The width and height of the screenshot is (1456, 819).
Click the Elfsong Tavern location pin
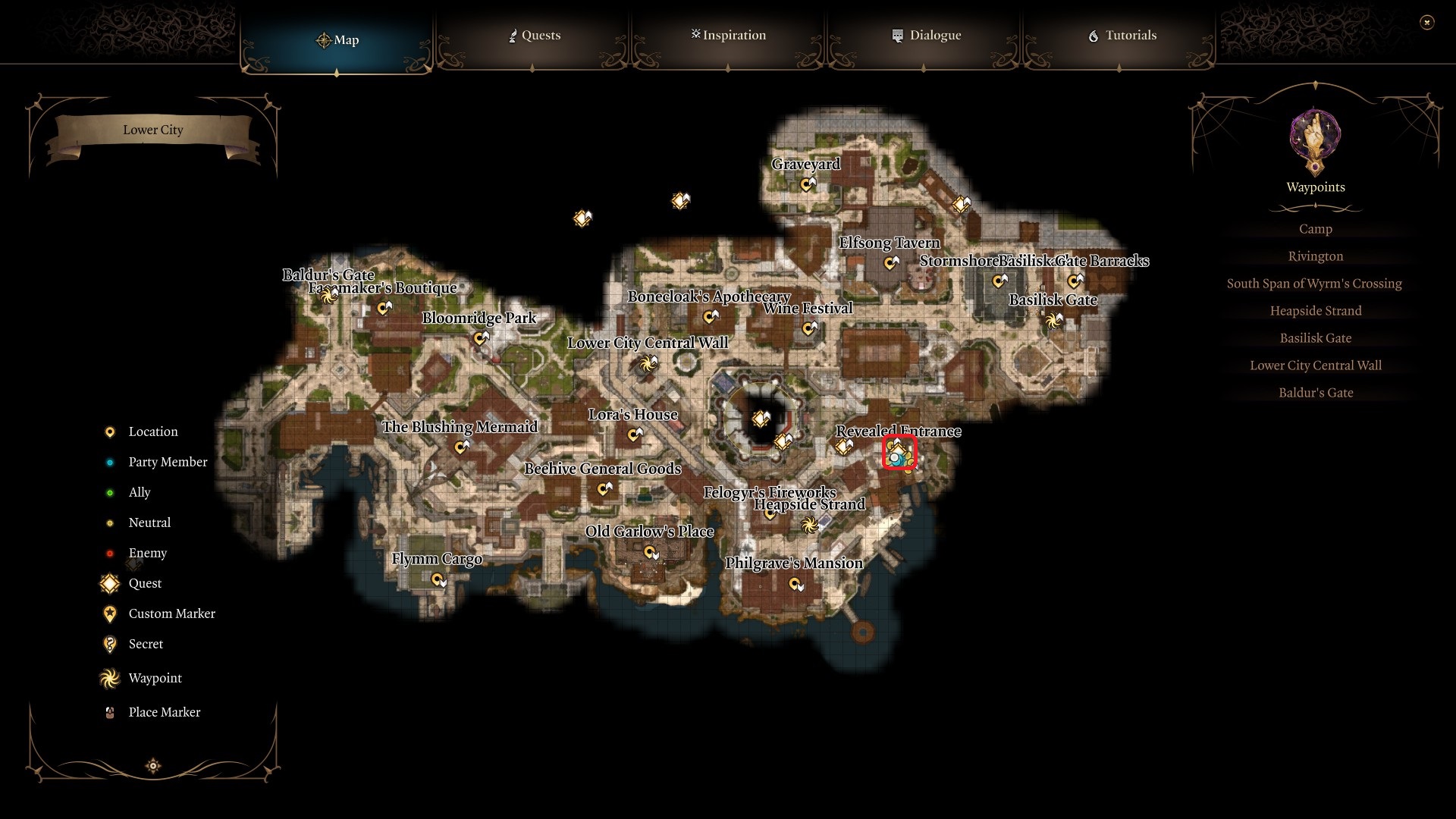click(x=889, y=262)
